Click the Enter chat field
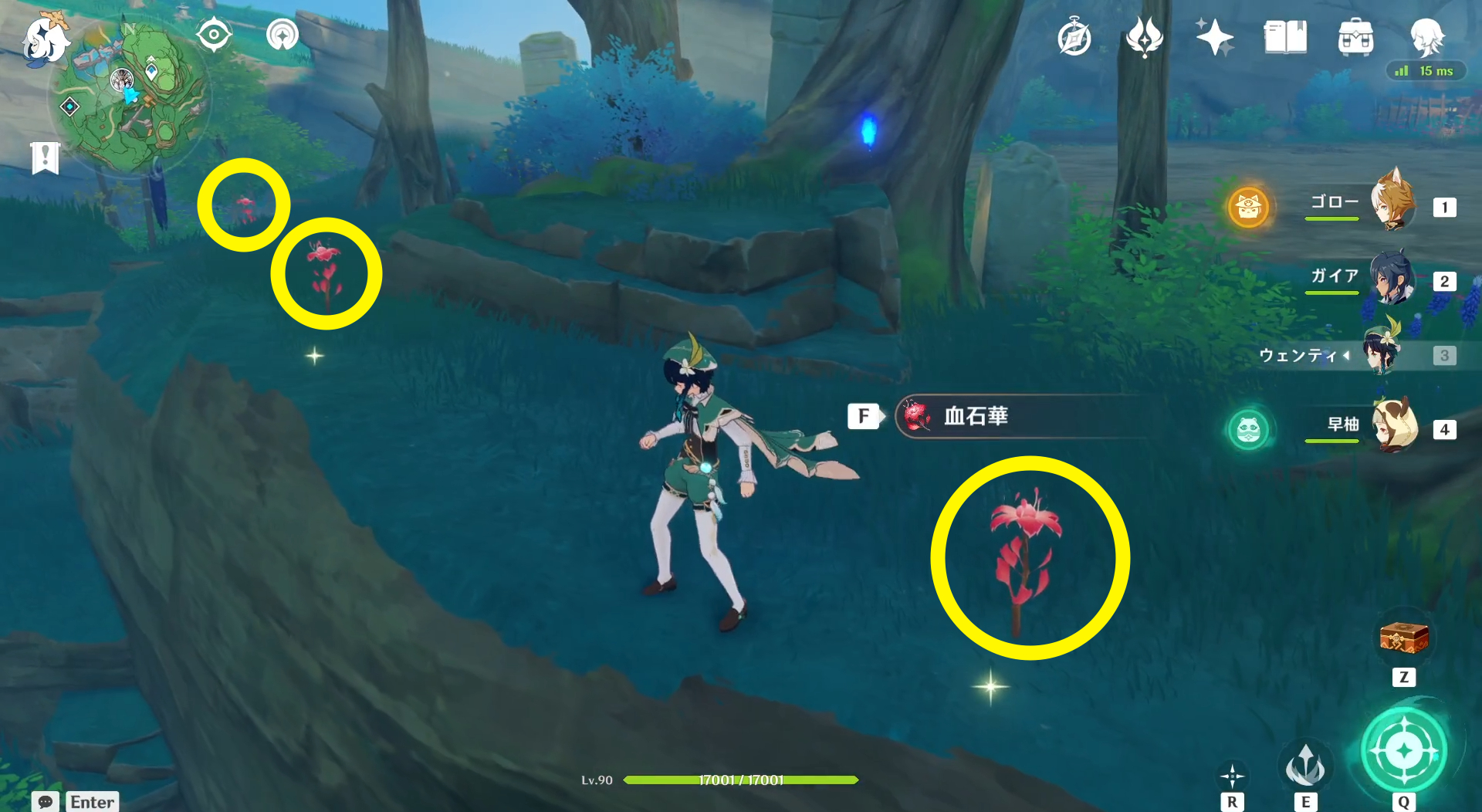This screenshot has width=1482, height=812. [91, 803]
